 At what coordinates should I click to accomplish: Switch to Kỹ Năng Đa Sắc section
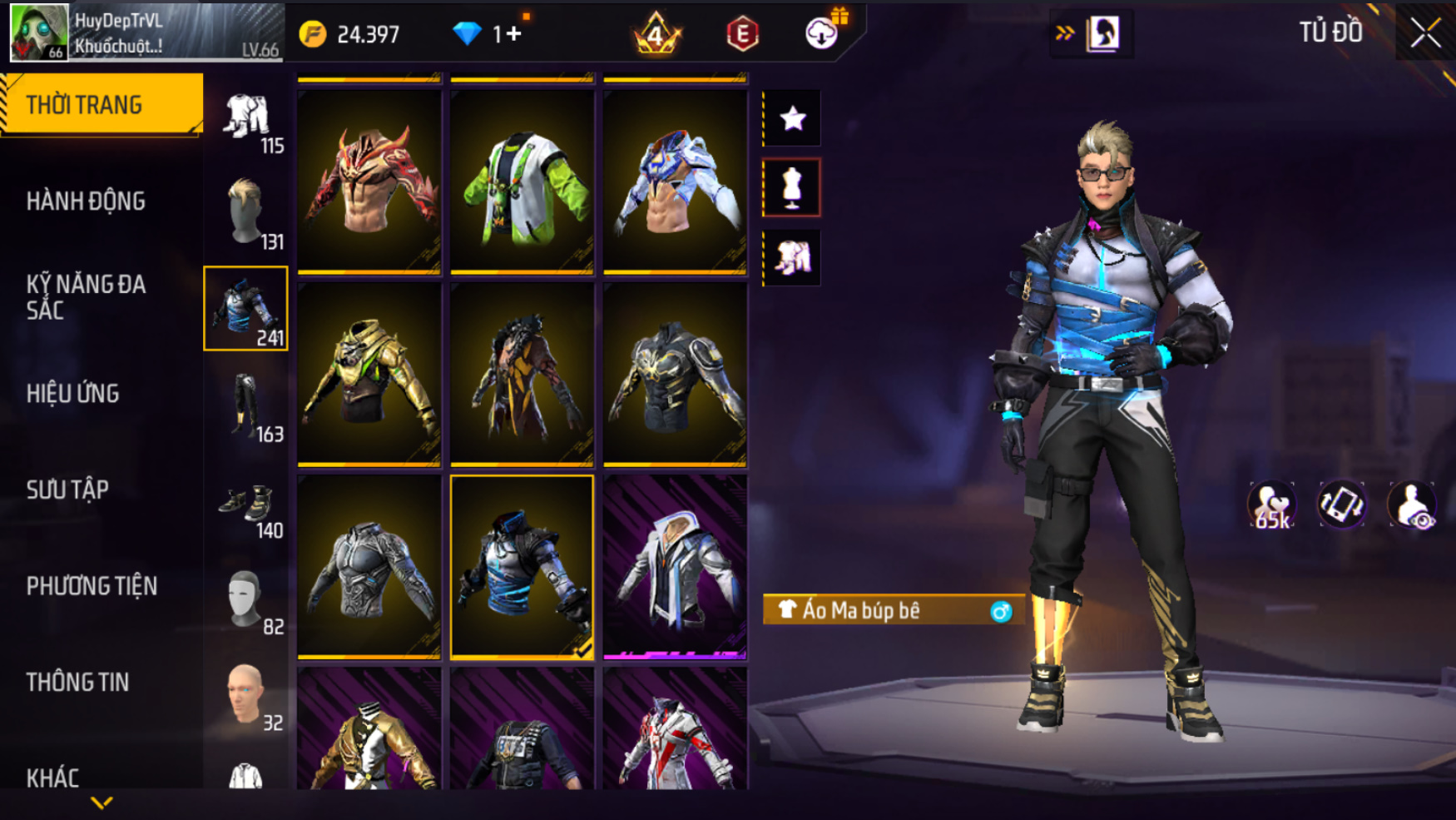tap(86, 297)
